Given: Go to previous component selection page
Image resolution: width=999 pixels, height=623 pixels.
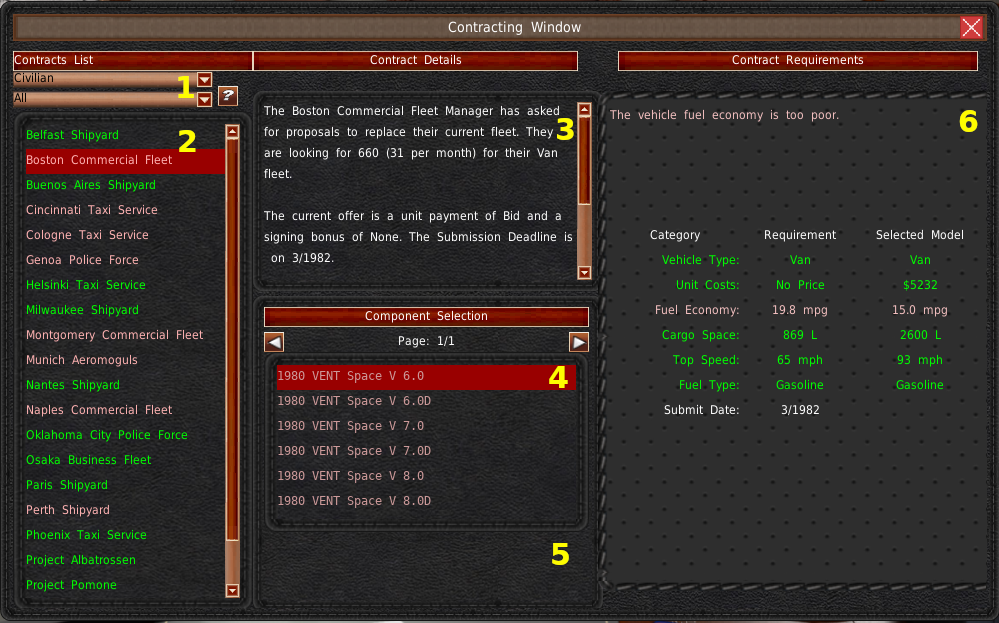Looking at the screenshot, I should (274, 342).
